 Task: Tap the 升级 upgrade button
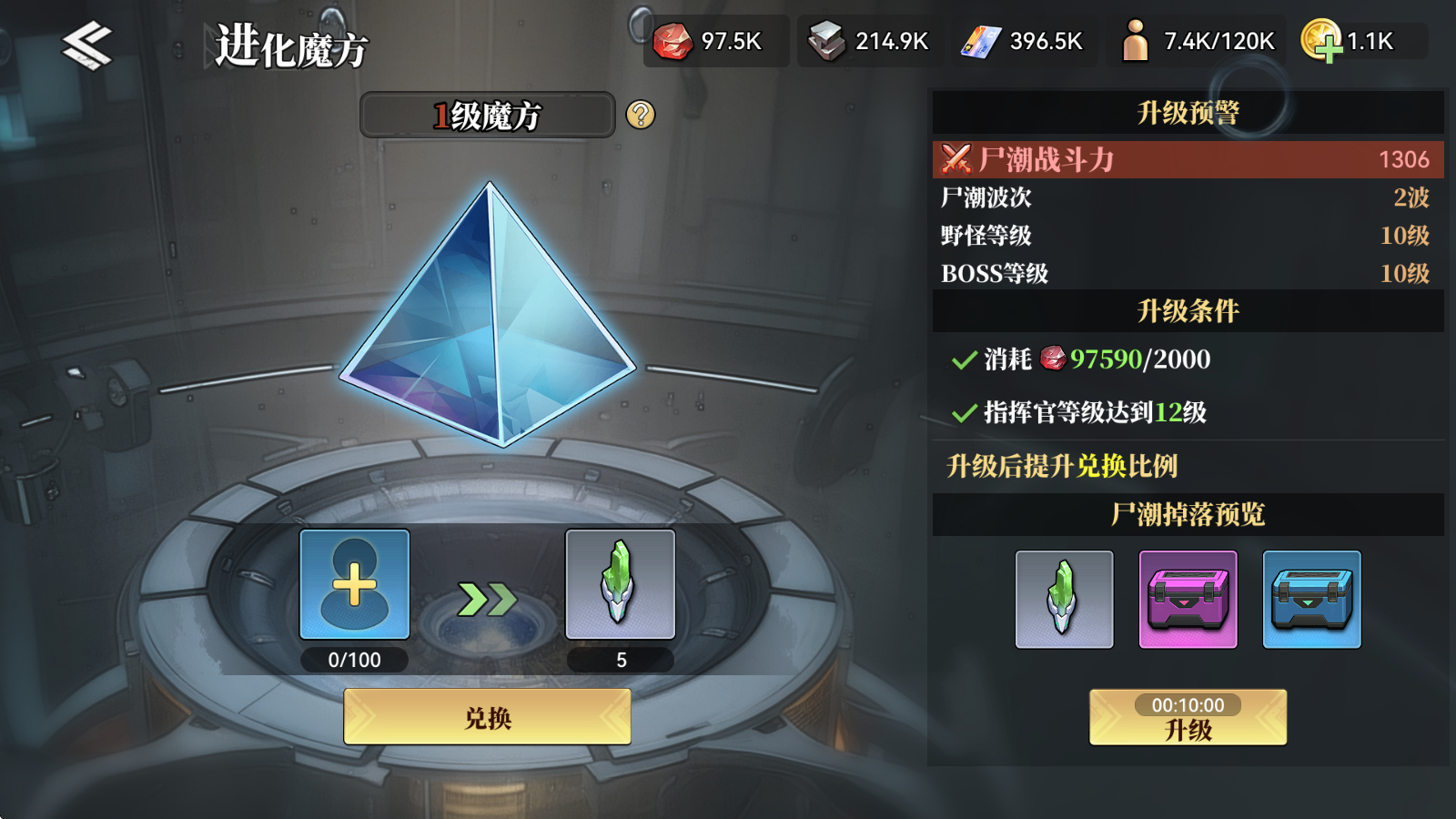pyautogui.click(x=1187, y=728)
